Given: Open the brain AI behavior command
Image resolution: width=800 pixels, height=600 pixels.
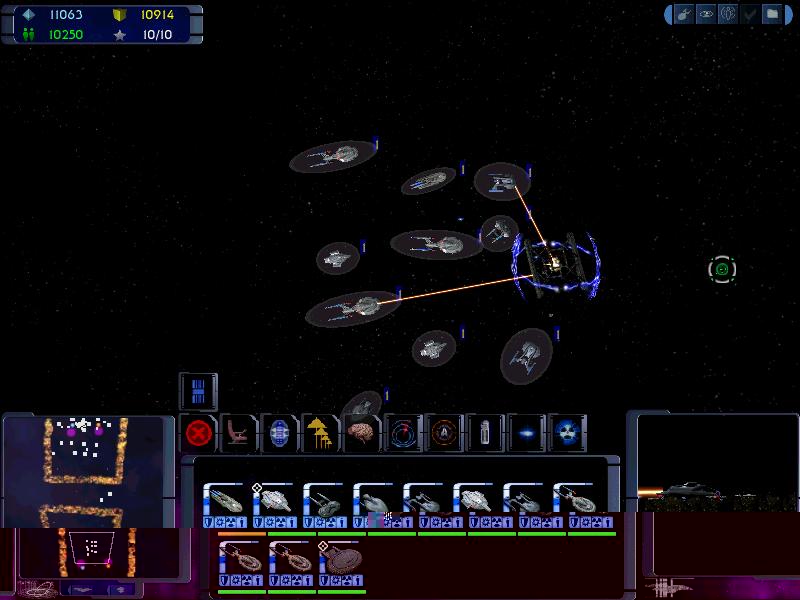Looking at the screenshot, I should pyautogui.click(x=362, y=434).
